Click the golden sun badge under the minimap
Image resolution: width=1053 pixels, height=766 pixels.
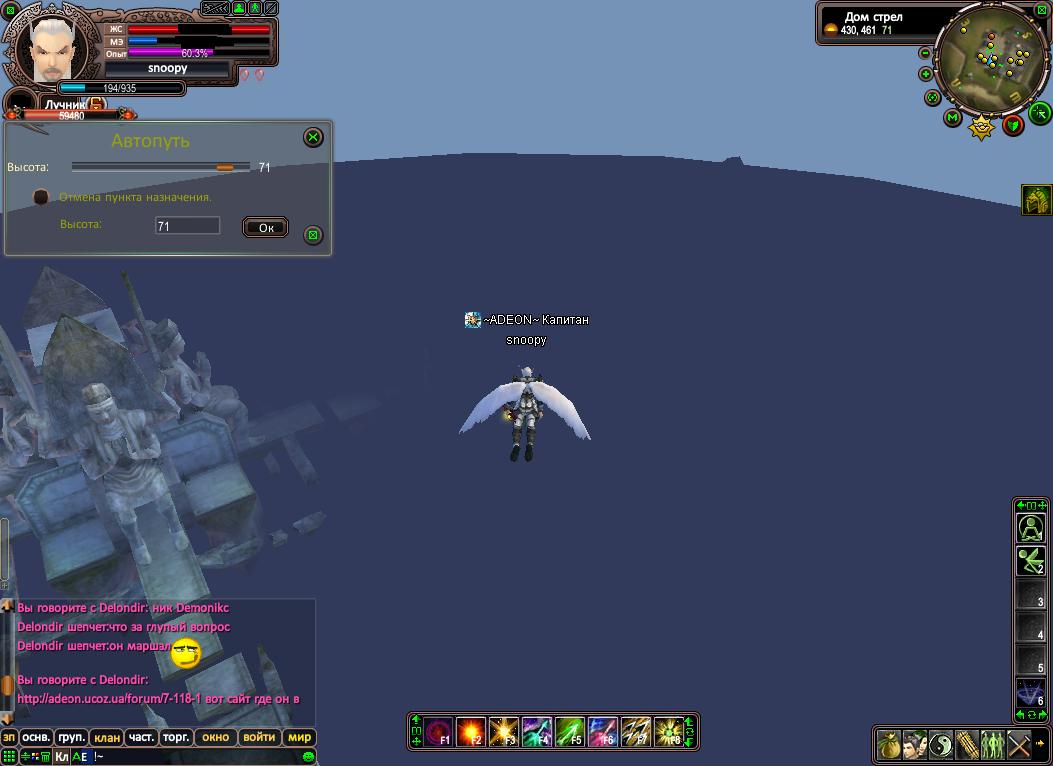point(982,127)
